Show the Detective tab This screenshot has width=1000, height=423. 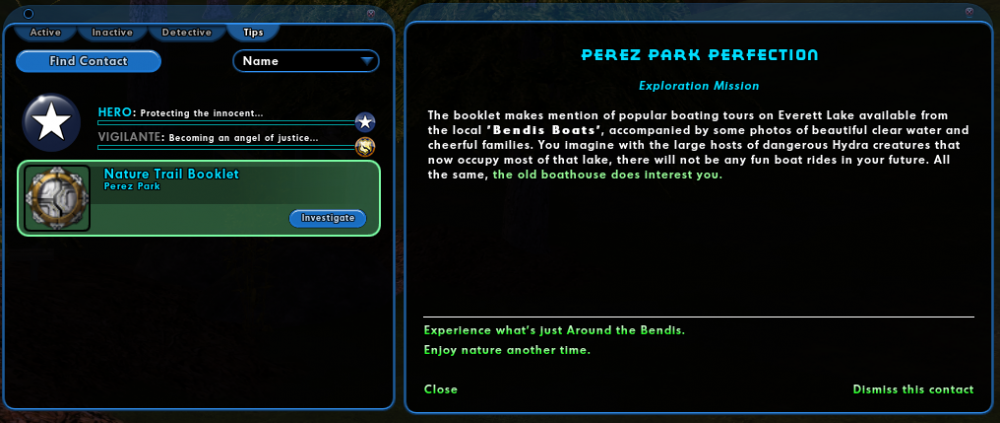(186, 32)
